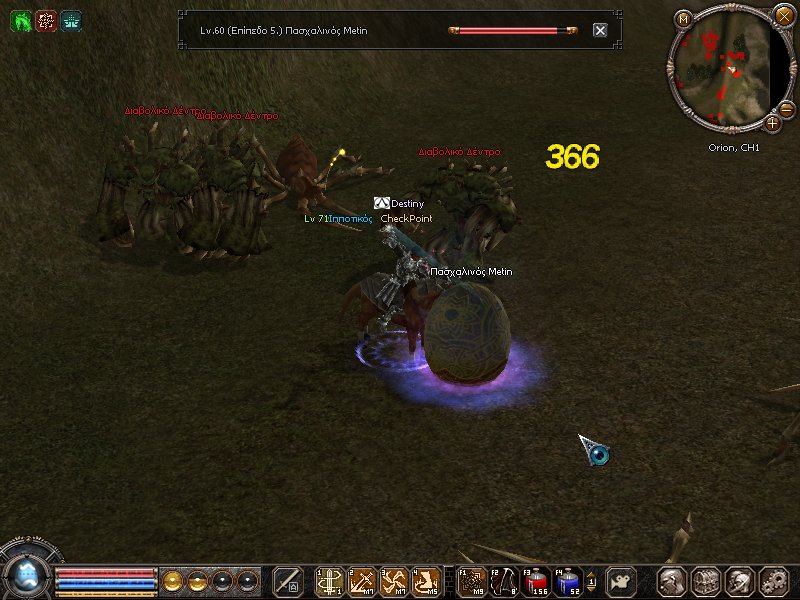The height and width of the screenshot is (600, 800).
Task: Zoom in the minimap with plus
Action: click(x=773, y=124)
